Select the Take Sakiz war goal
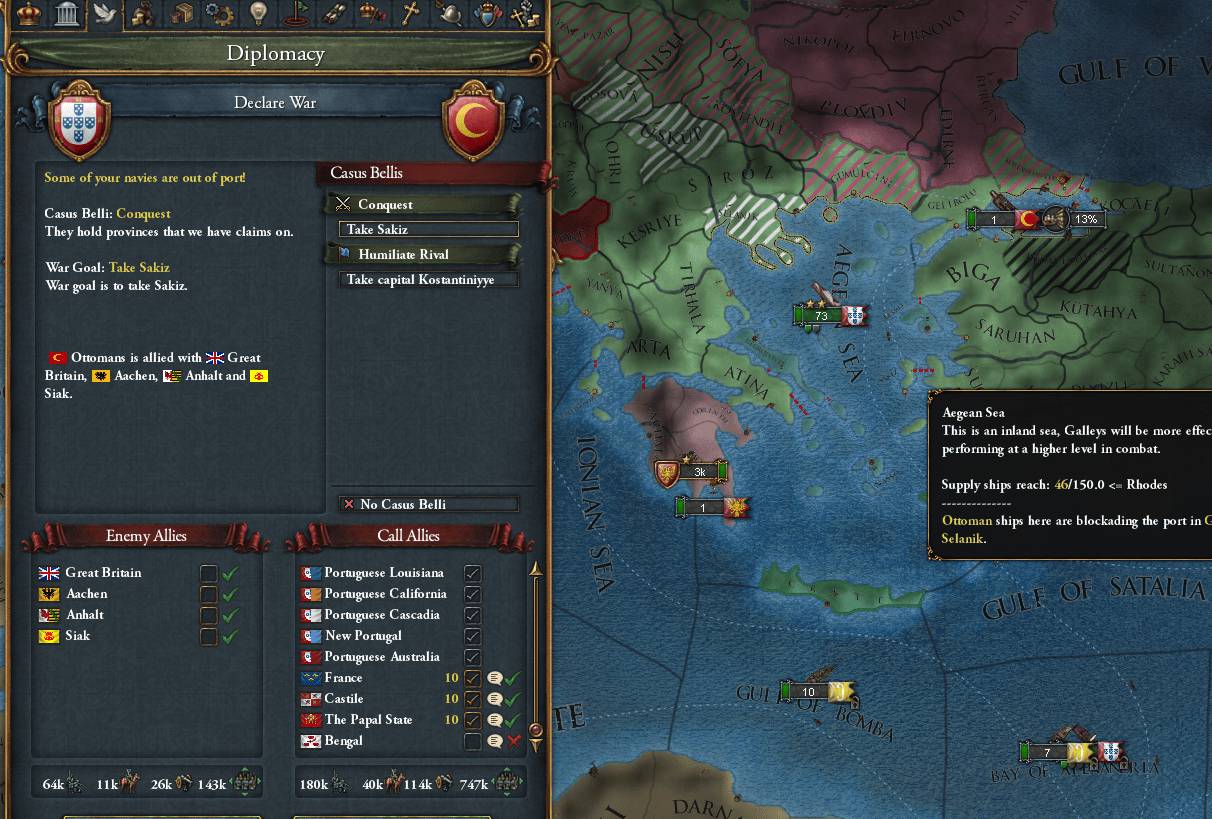 click(x=428, y=230)
